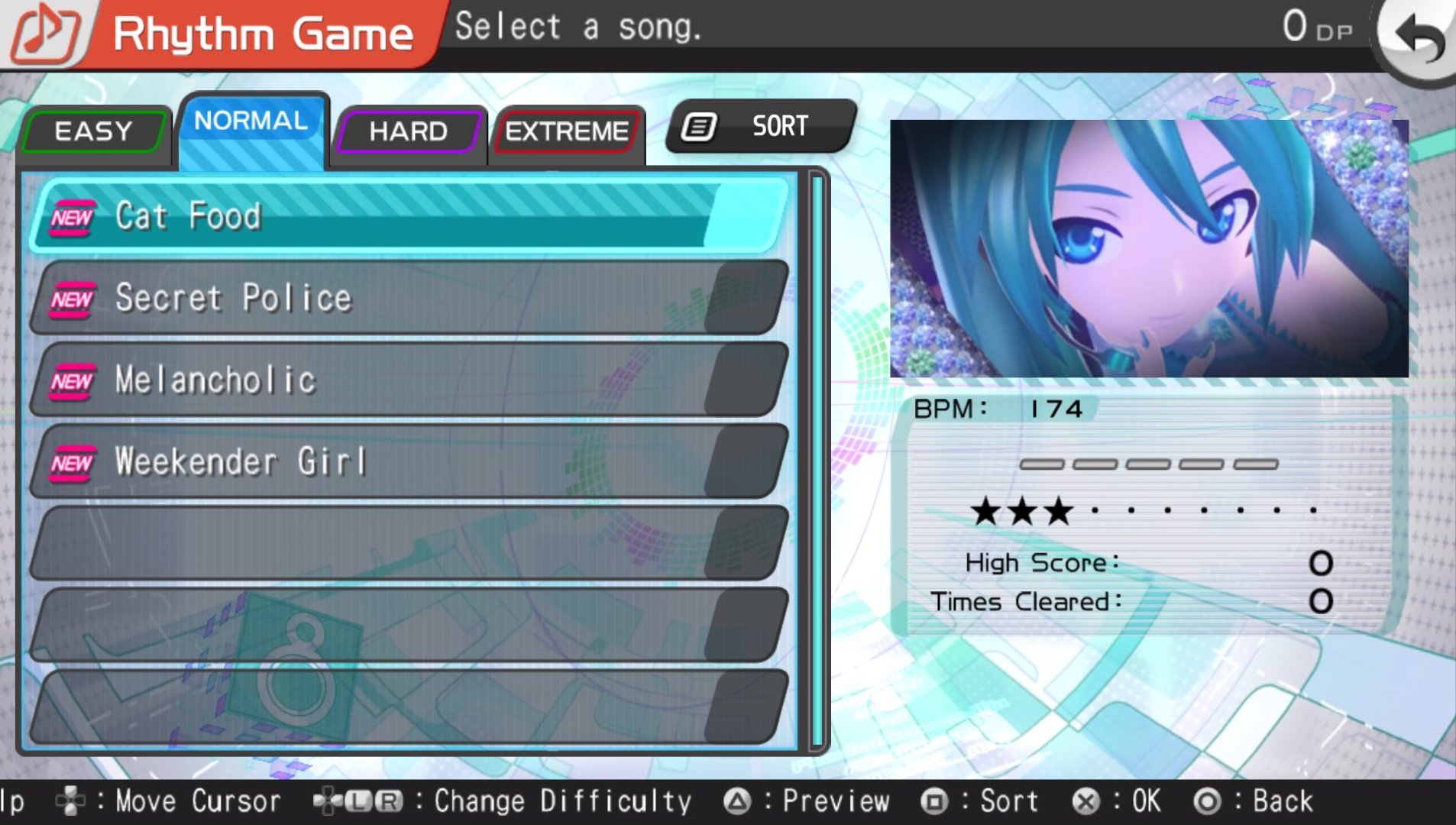The height and width of the screenshot is (825, 1456).
Task: Choose the HARD difficulty tab
Action: coord(409,131)
